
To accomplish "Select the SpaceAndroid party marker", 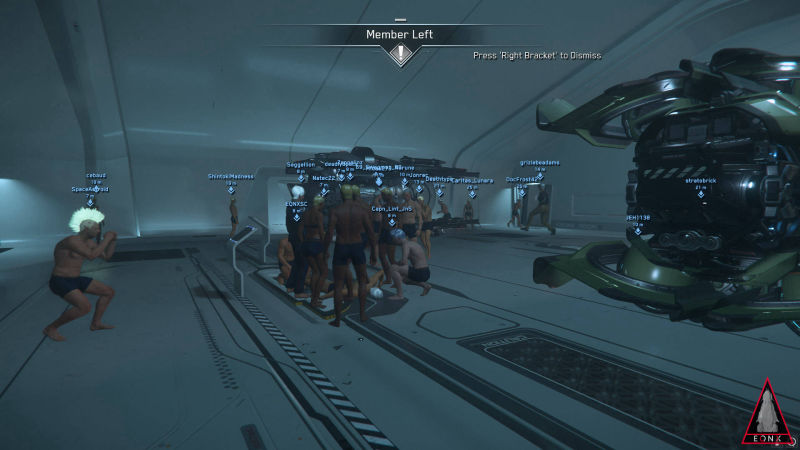I will coord(90,200).
